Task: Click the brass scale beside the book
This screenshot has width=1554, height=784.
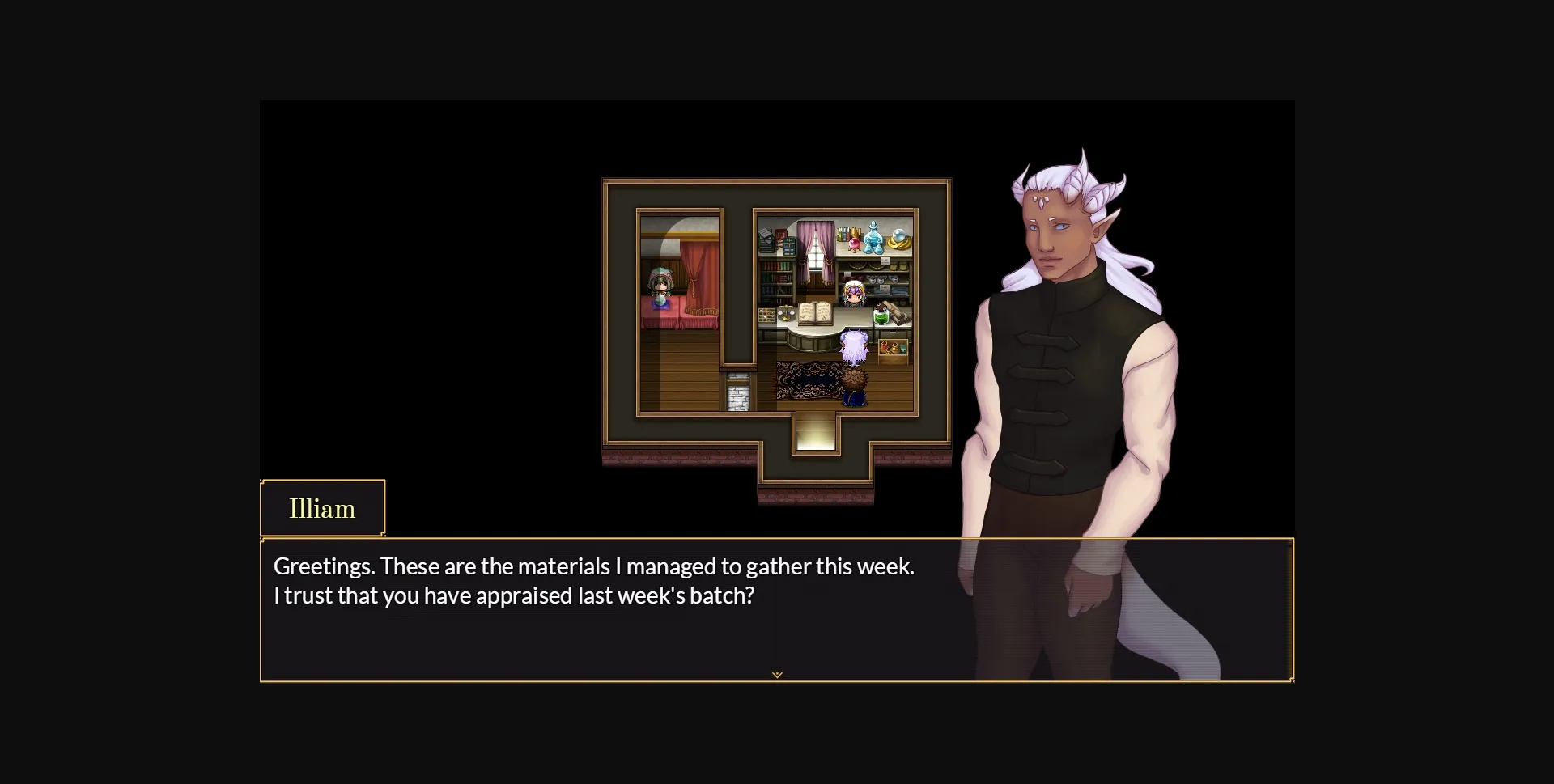Action: pyautogui.click(x=785, y=314)
